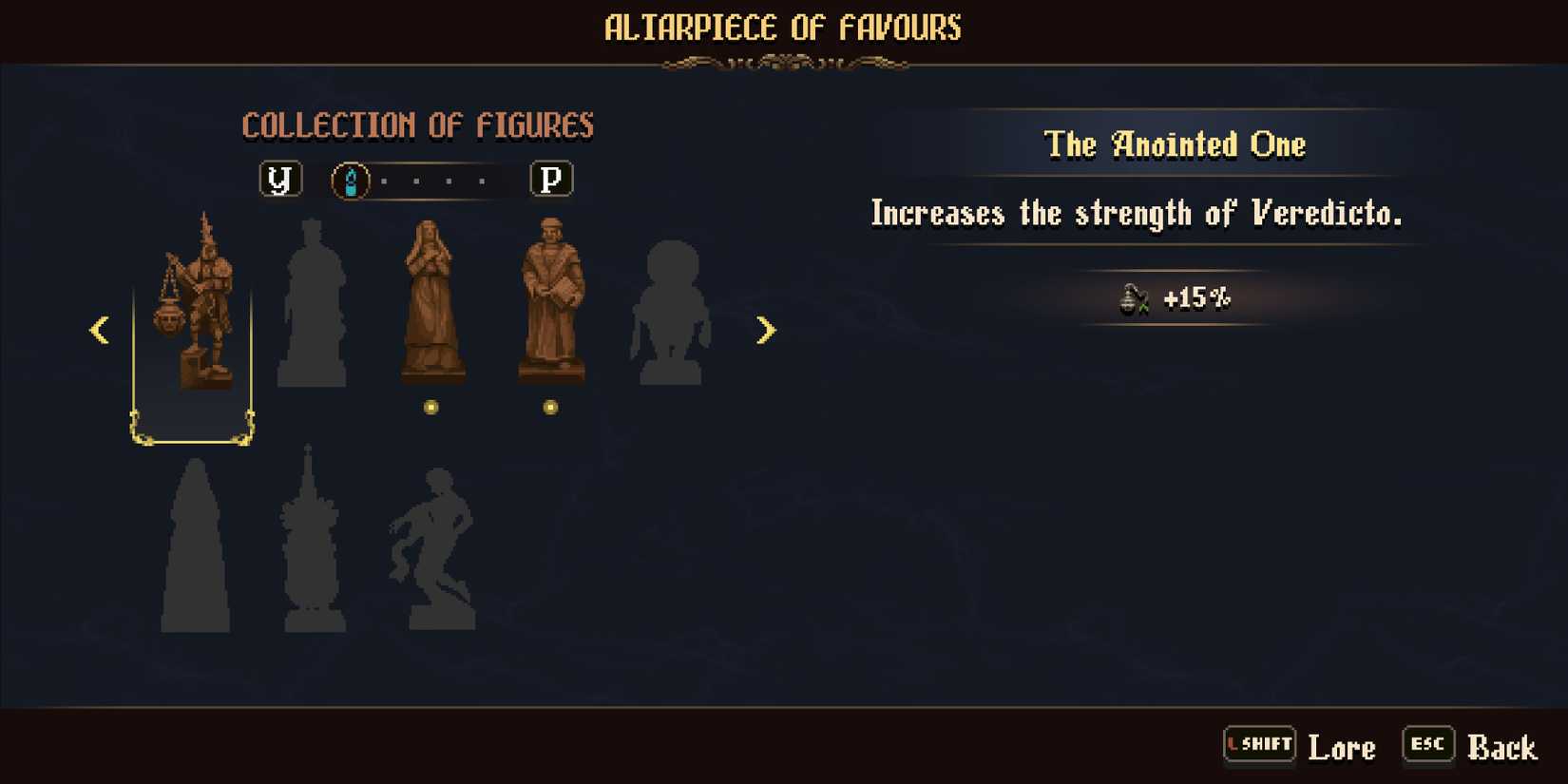Click the flask page indicator icon
1568x784 pixels.
pyautogui.click(x=352, y=179)
